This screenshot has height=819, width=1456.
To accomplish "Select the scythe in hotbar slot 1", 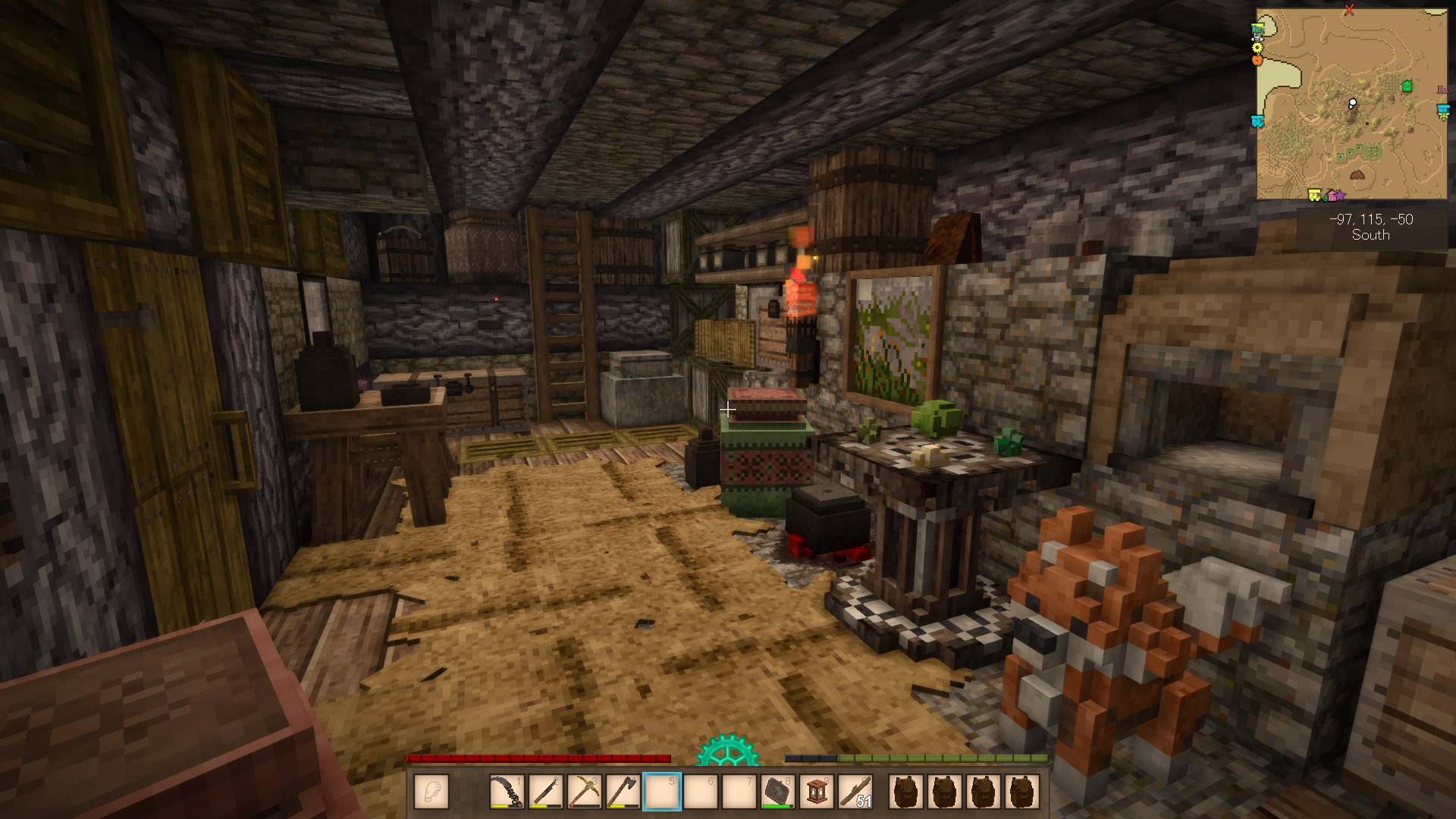I will click(x=507, y=792).
